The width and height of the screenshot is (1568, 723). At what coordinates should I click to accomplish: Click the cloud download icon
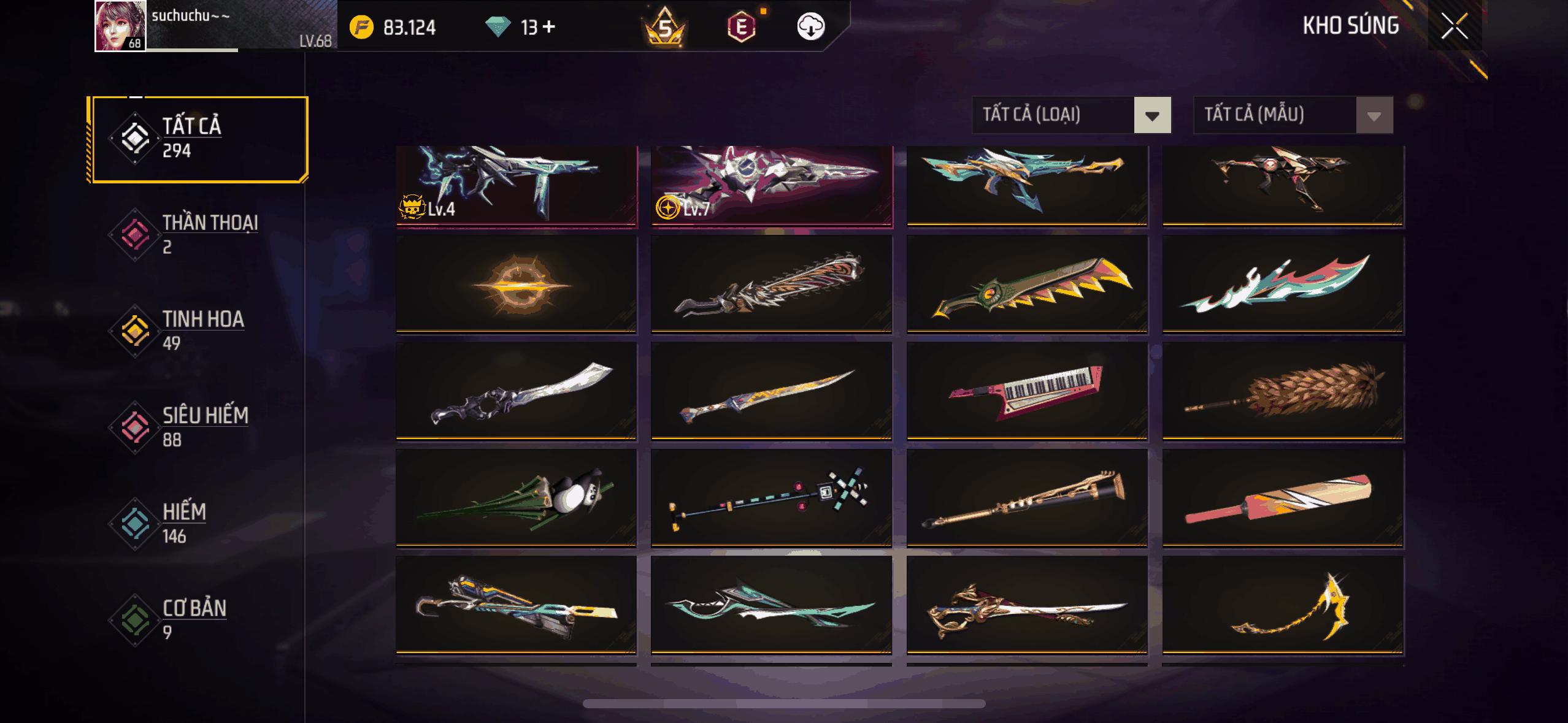pos(810,26)
